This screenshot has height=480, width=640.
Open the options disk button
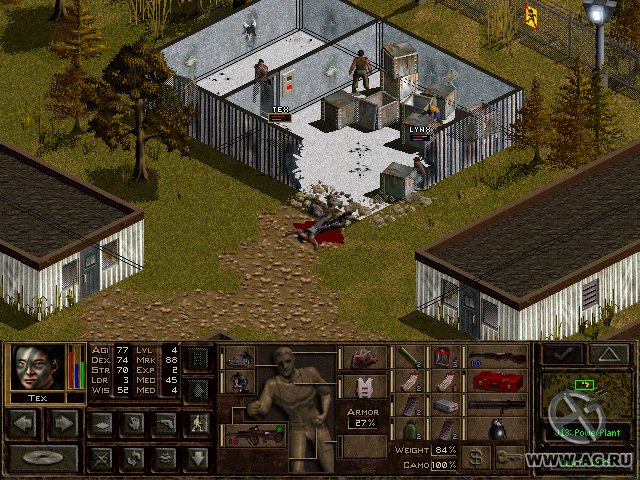pyautogui.click(x=43, y=459)
